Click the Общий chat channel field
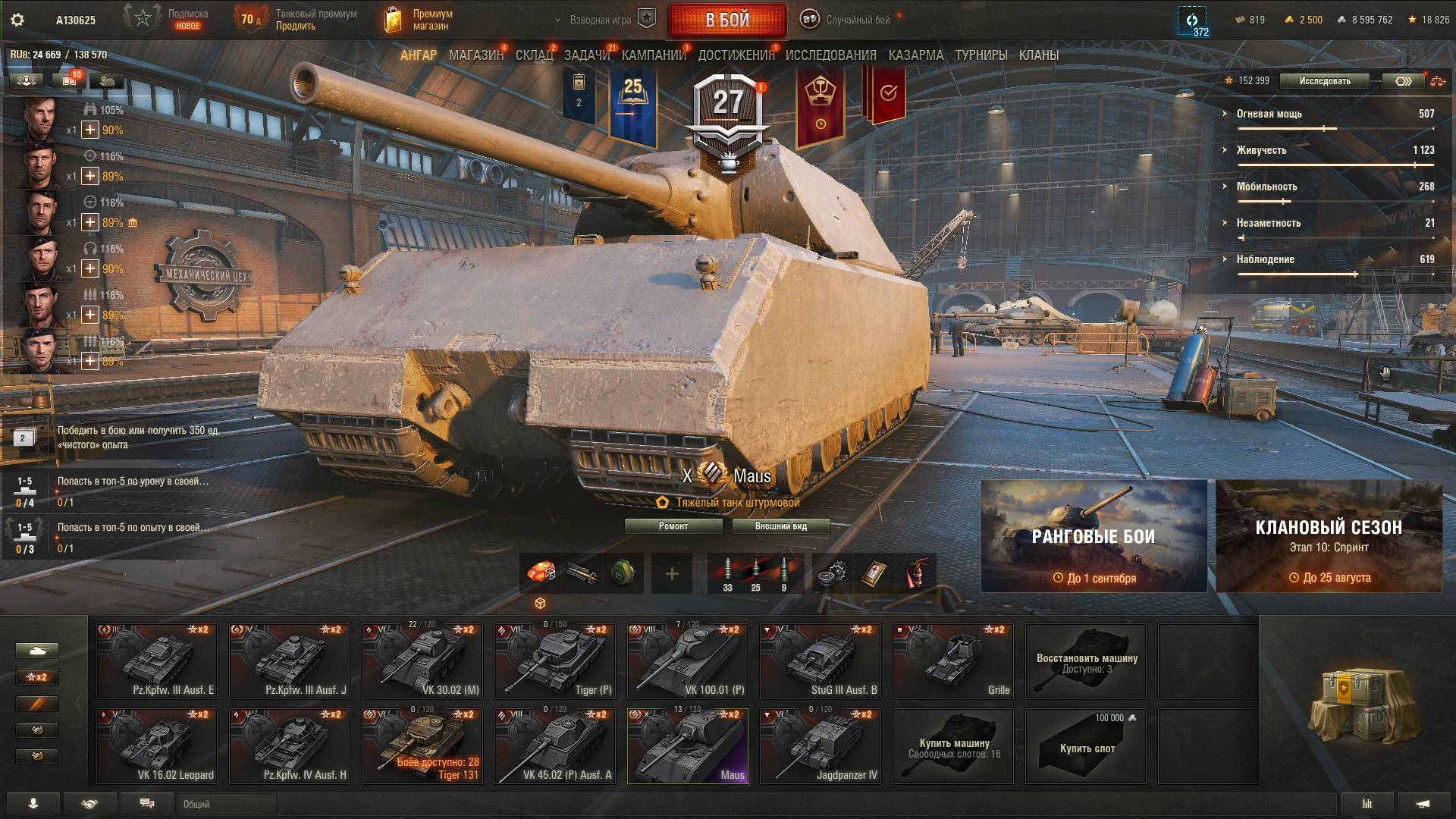This screenshot has width=1456, height=819. coord(227,804)
